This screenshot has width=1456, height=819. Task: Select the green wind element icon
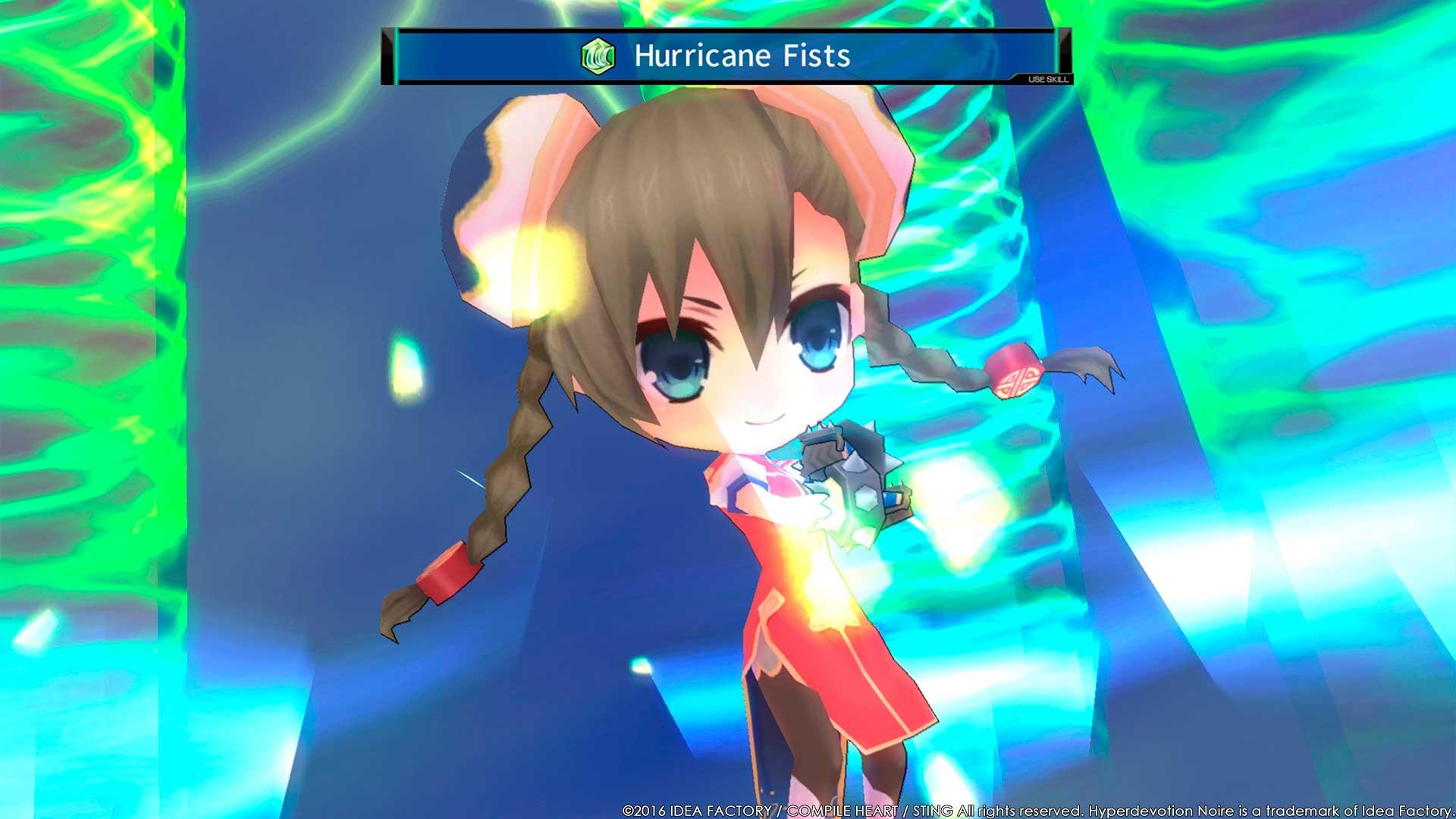point(597,56)
